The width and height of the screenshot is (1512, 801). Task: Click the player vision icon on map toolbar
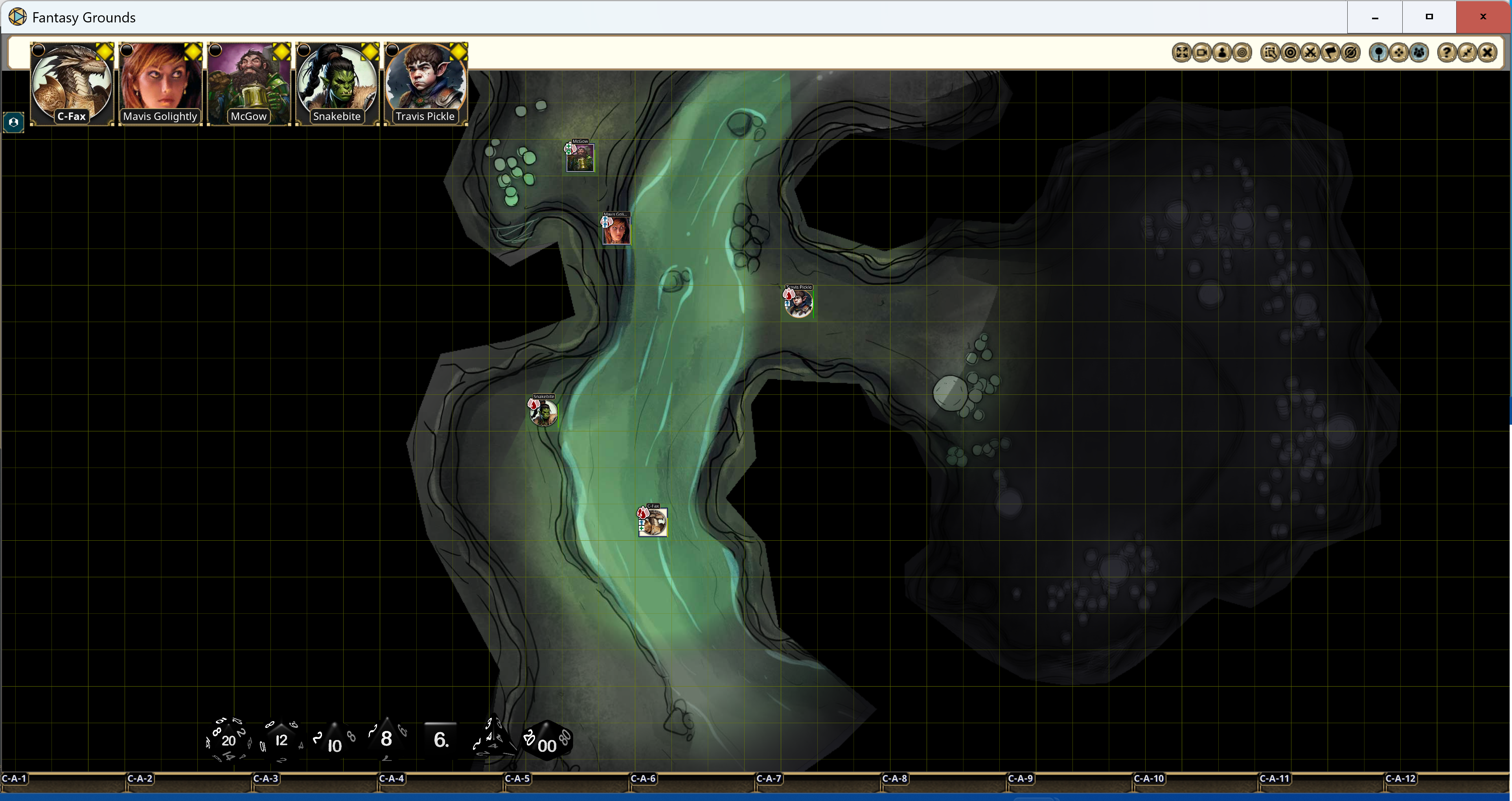[1223, 53]
